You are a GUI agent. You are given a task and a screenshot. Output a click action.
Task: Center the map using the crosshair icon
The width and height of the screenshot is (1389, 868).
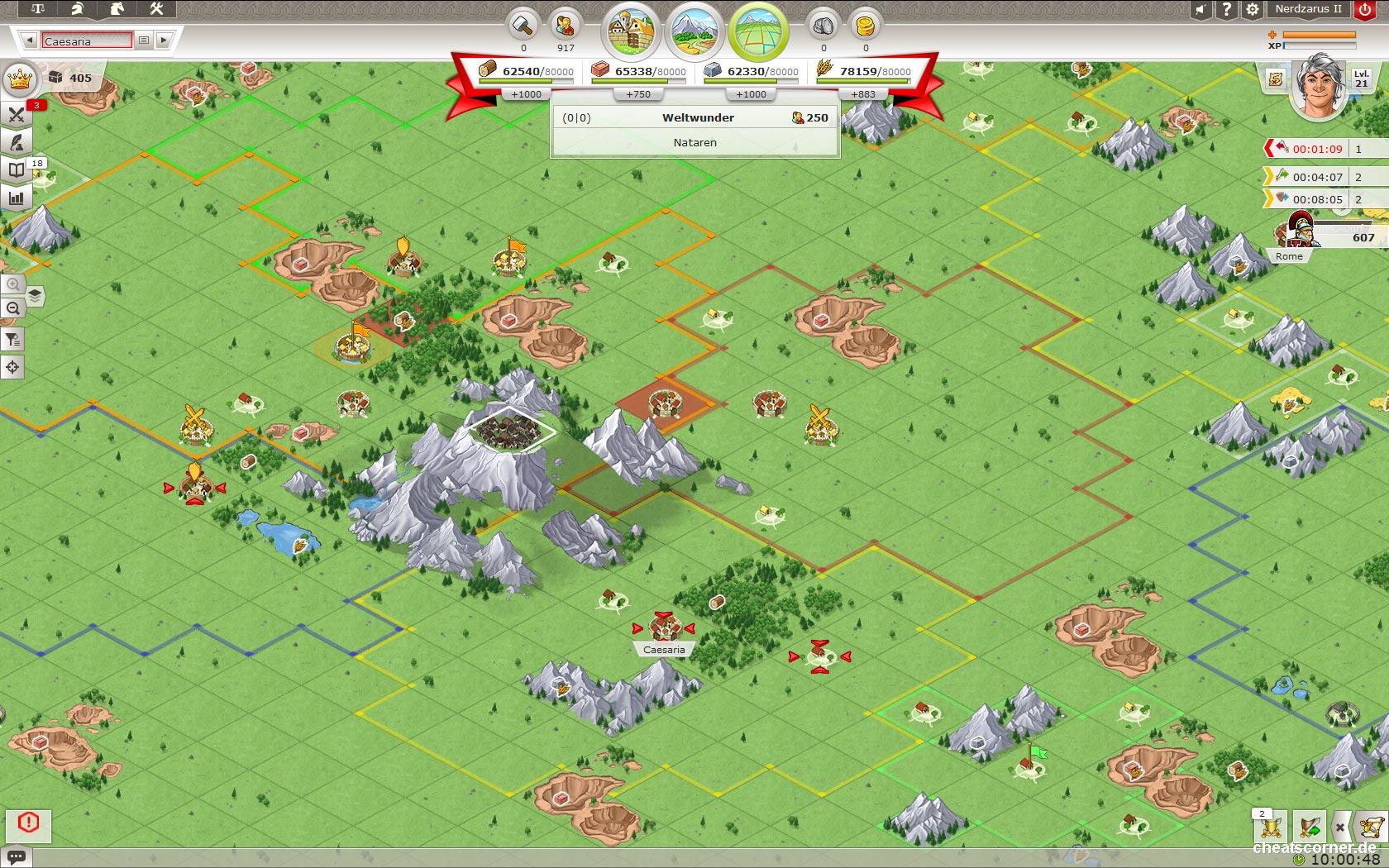(12, 366)
